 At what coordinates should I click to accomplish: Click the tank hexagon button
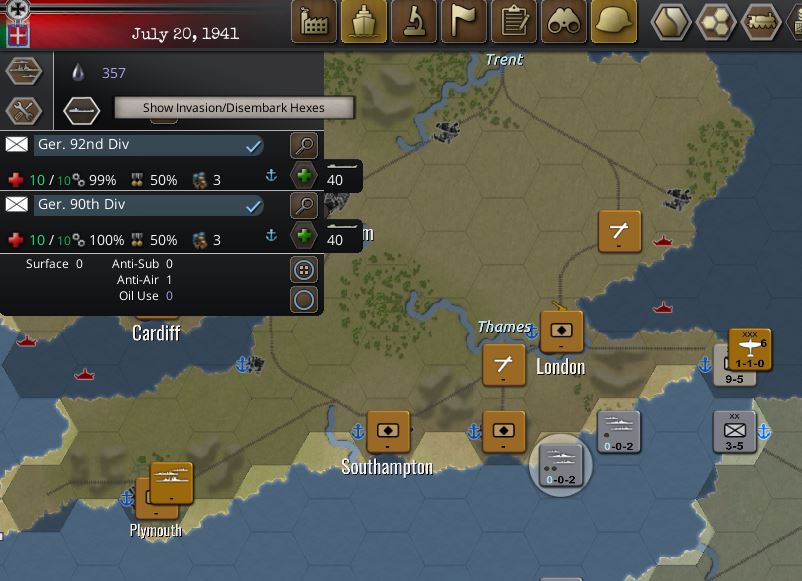(762, 21)
